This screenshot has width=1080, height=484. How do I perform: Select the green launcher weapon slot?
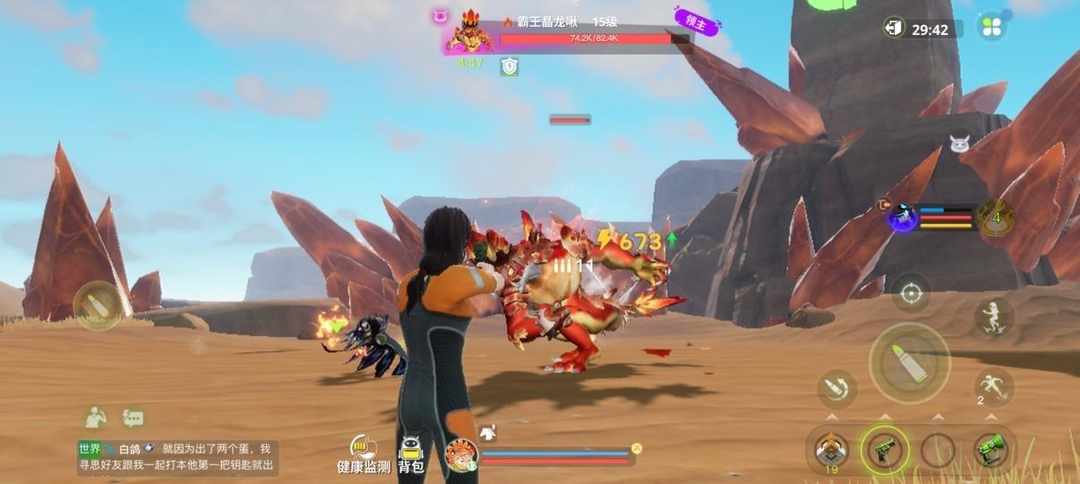click(x=990, y=449)
